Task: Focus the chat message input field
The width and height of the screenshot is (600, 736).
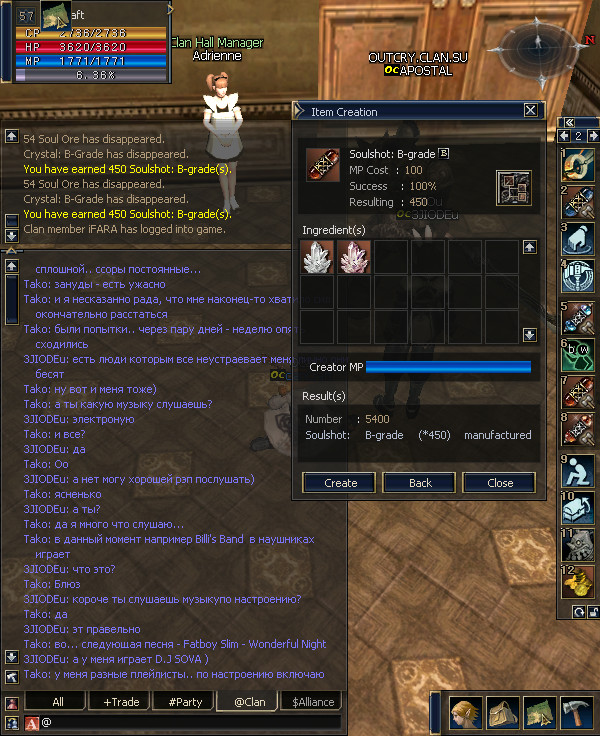Action: pos(190,722)
